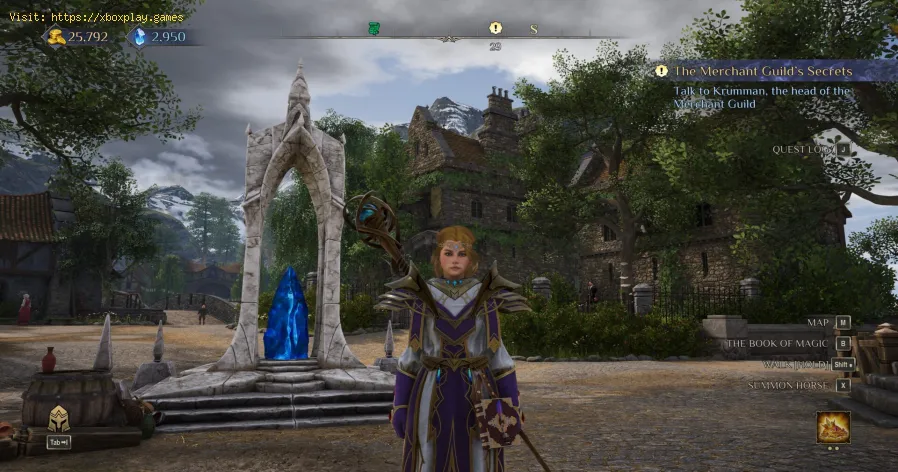Screen dimensions: 898x472
Task: Open the hero helmet icon
Action: (x=59, y=420)
